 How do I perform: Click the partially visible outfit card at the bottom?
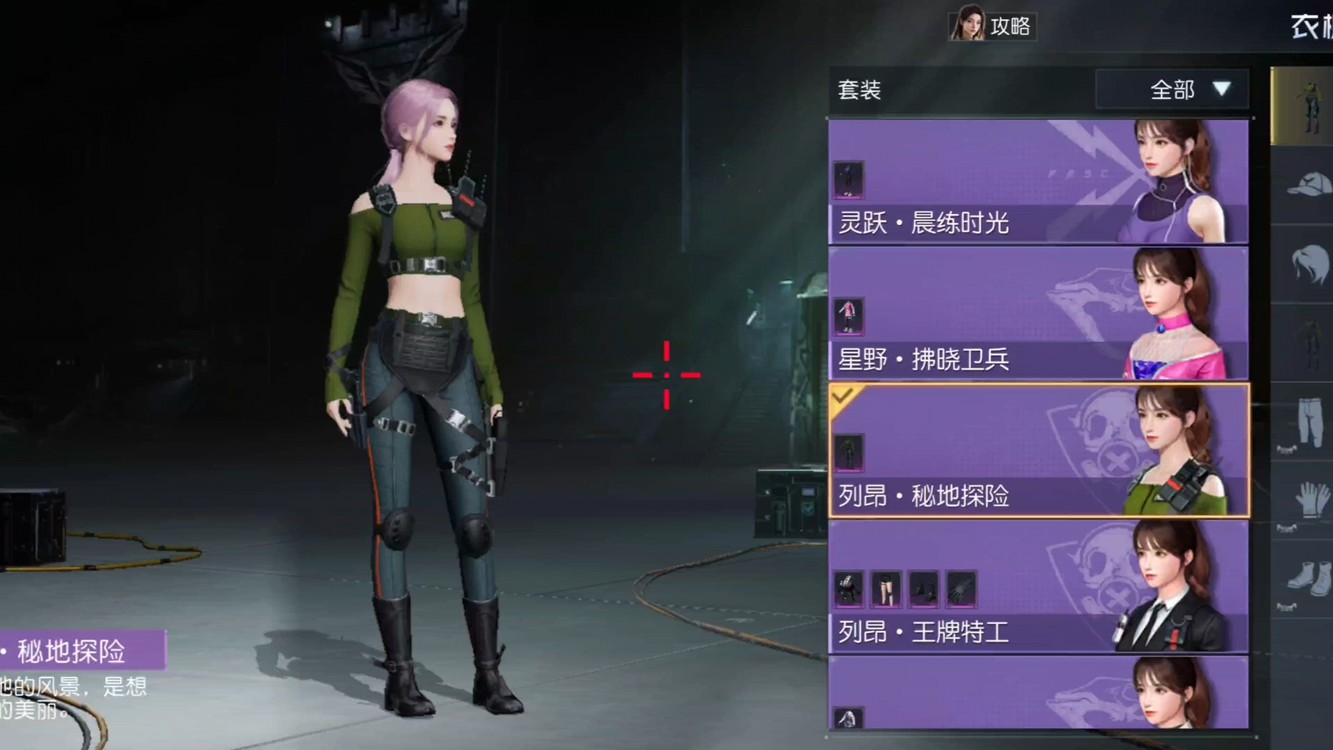pos(1040,710)
